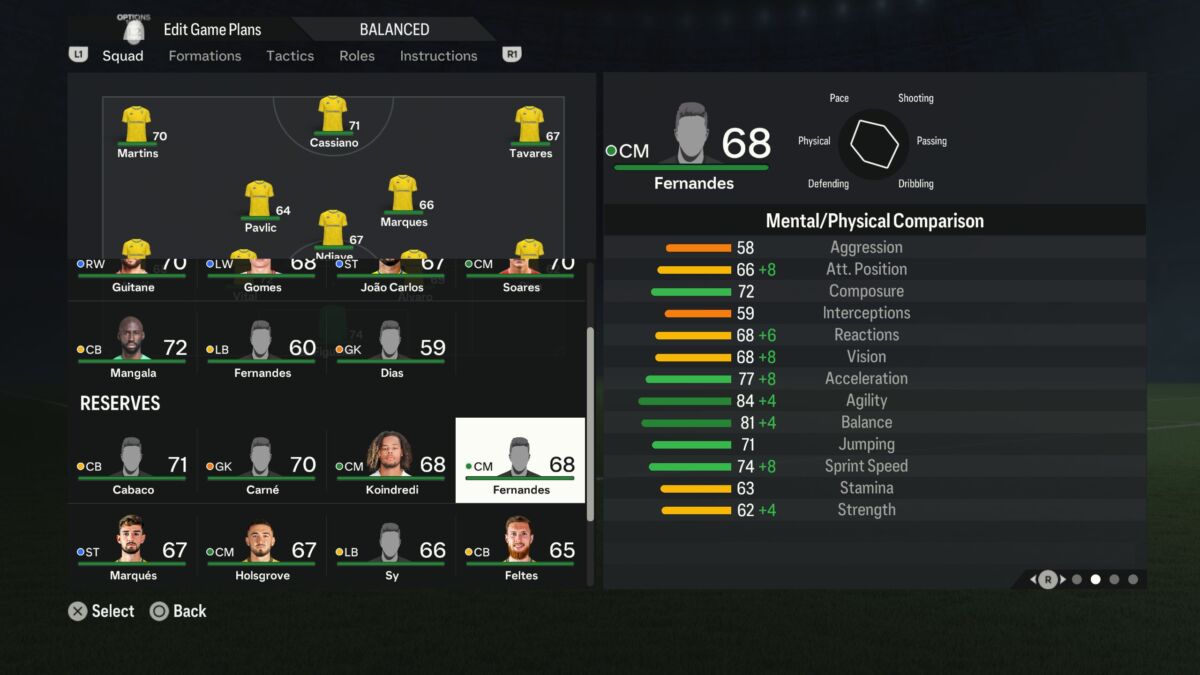Pick left back Sy card
1200x675 pixels.
[391, 551]
